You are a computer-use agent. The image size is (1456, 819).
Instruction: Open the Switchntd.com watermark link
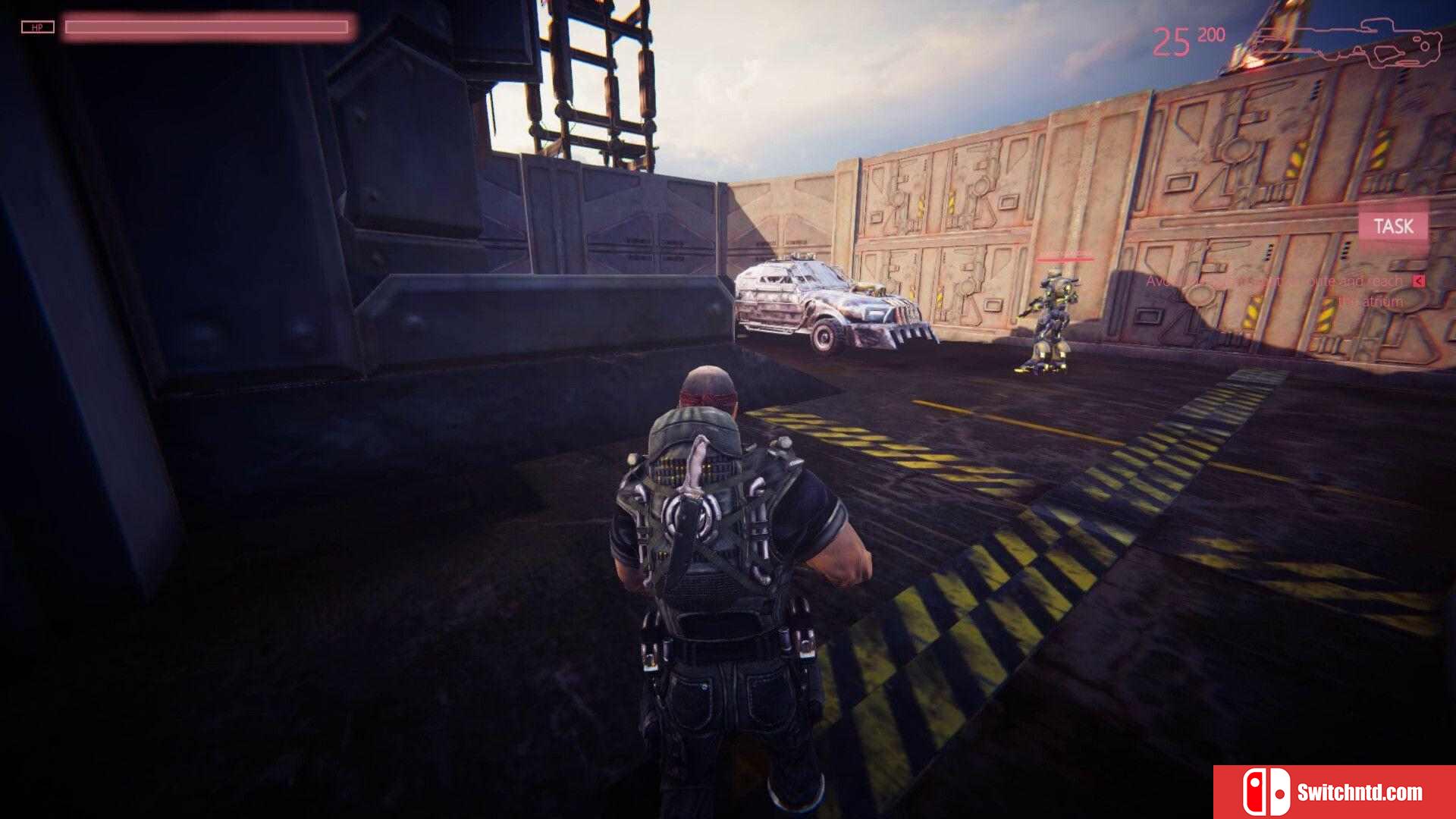pos(1334,792)
